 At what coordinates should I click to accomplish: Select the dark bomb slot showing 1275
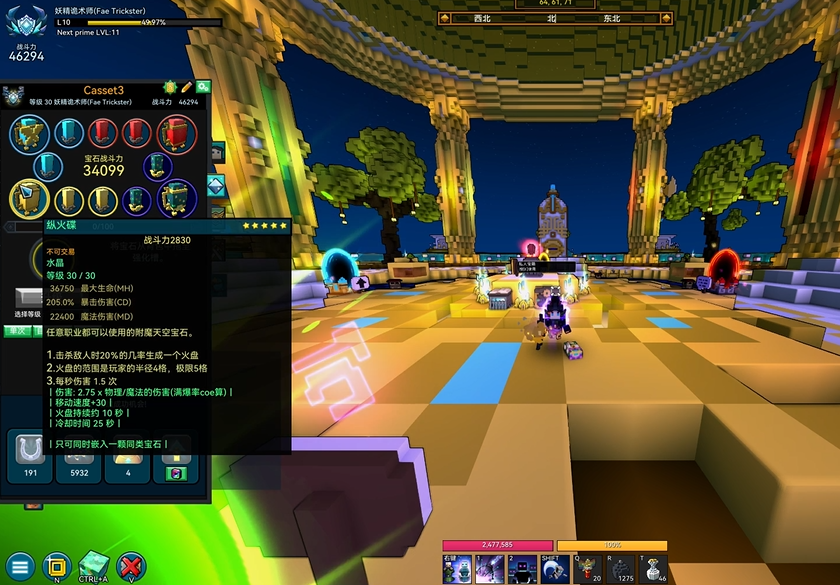[x=620, y=568]
